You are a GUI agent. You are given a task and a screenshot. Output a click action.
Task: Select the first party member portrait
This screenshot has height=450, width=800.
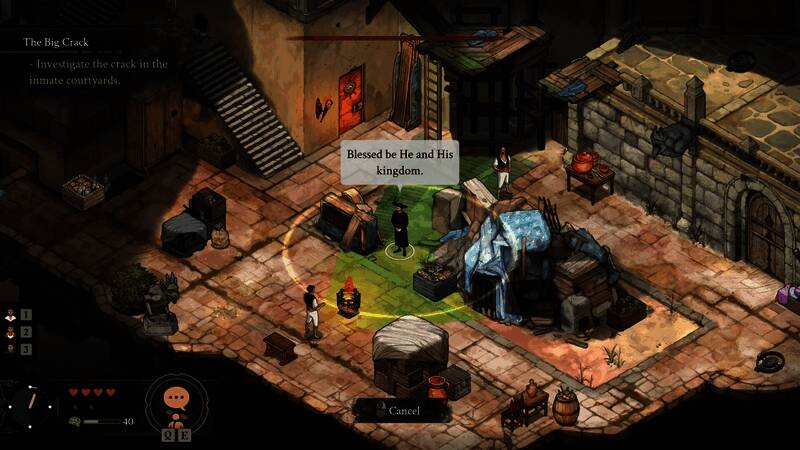[12, 314]
